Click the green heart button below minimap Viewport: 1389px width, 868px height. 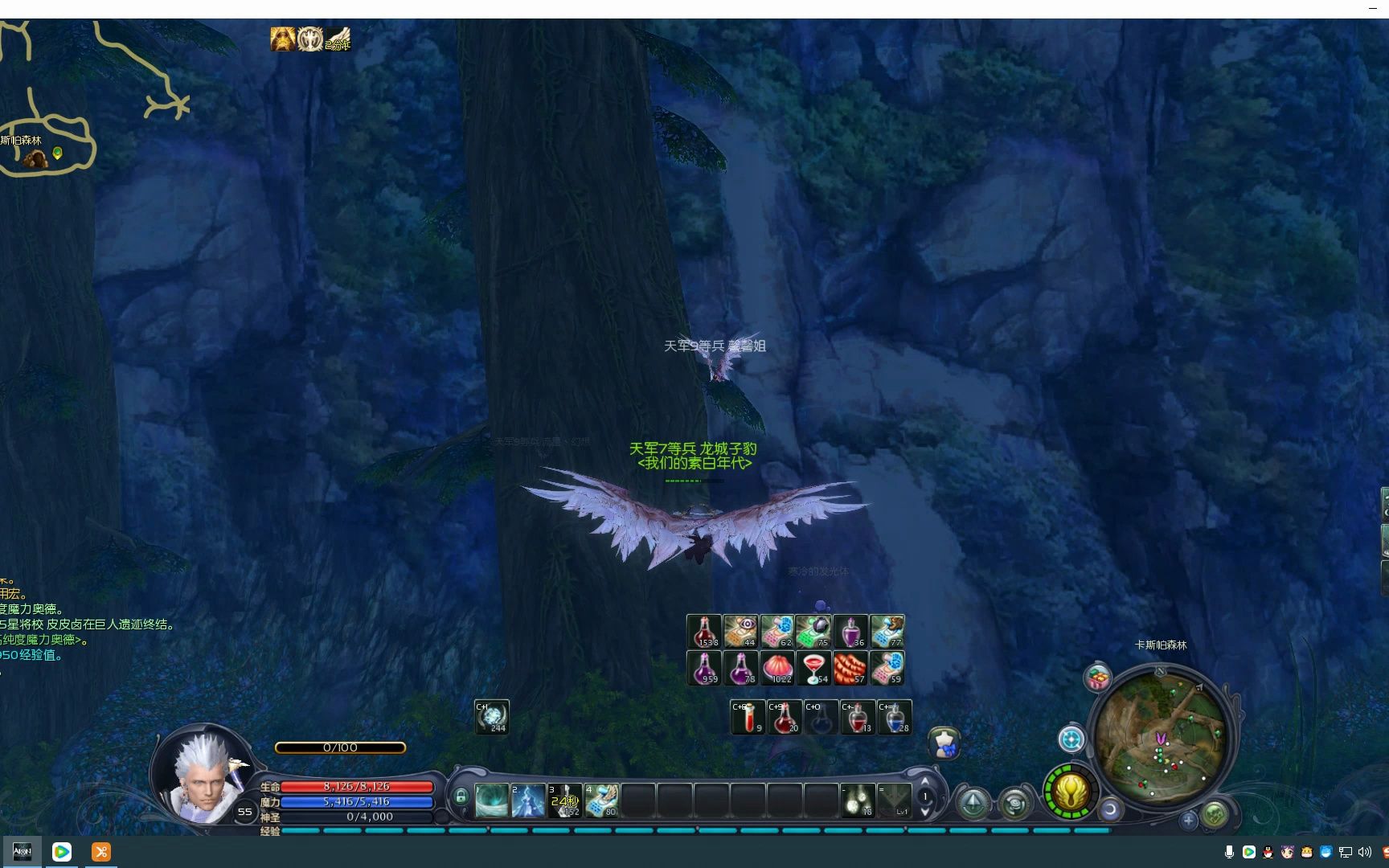click(x=1215, y=814)
